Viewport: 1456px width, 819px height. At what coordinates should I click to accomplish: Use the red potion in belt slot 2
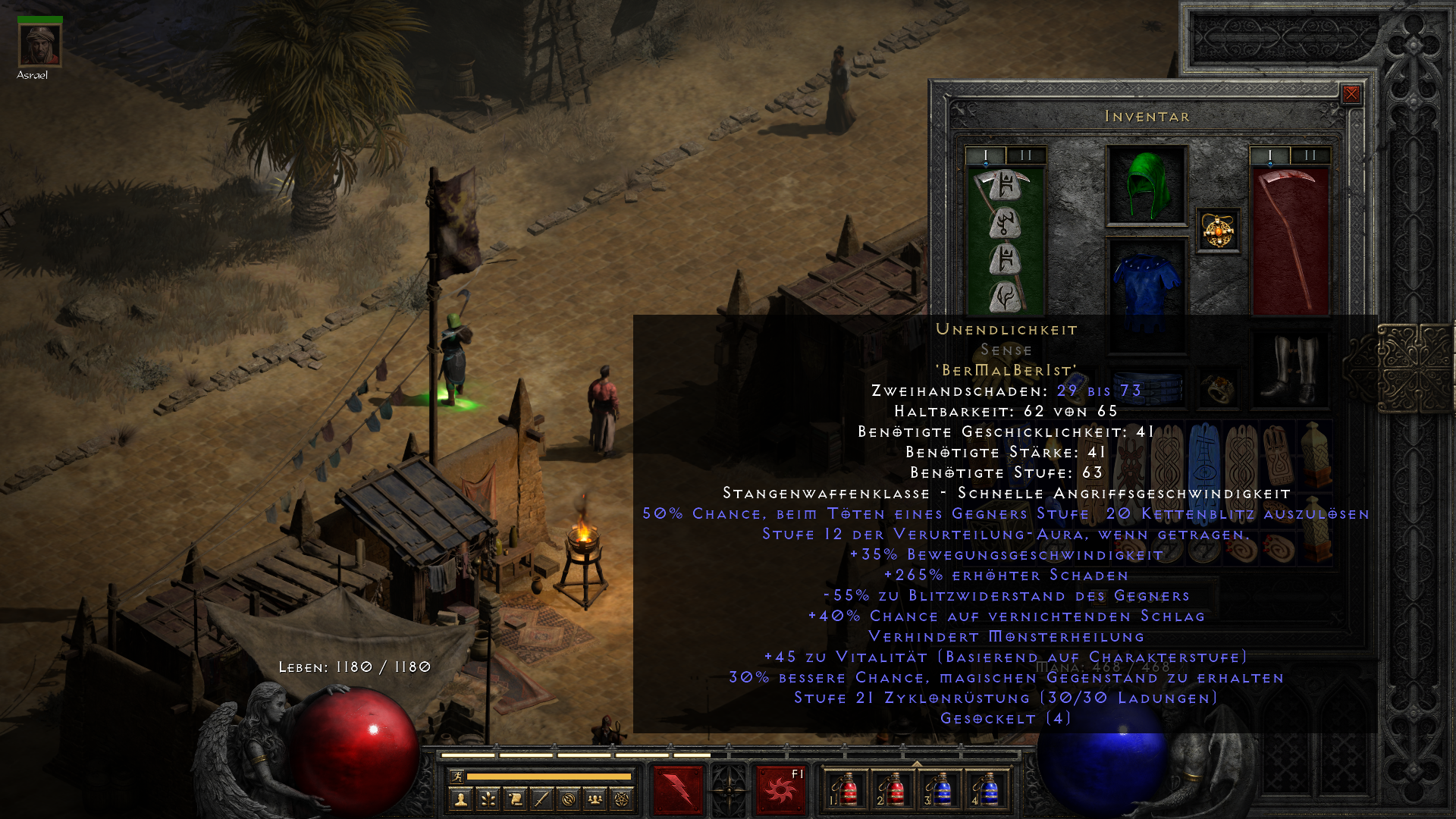892,789
